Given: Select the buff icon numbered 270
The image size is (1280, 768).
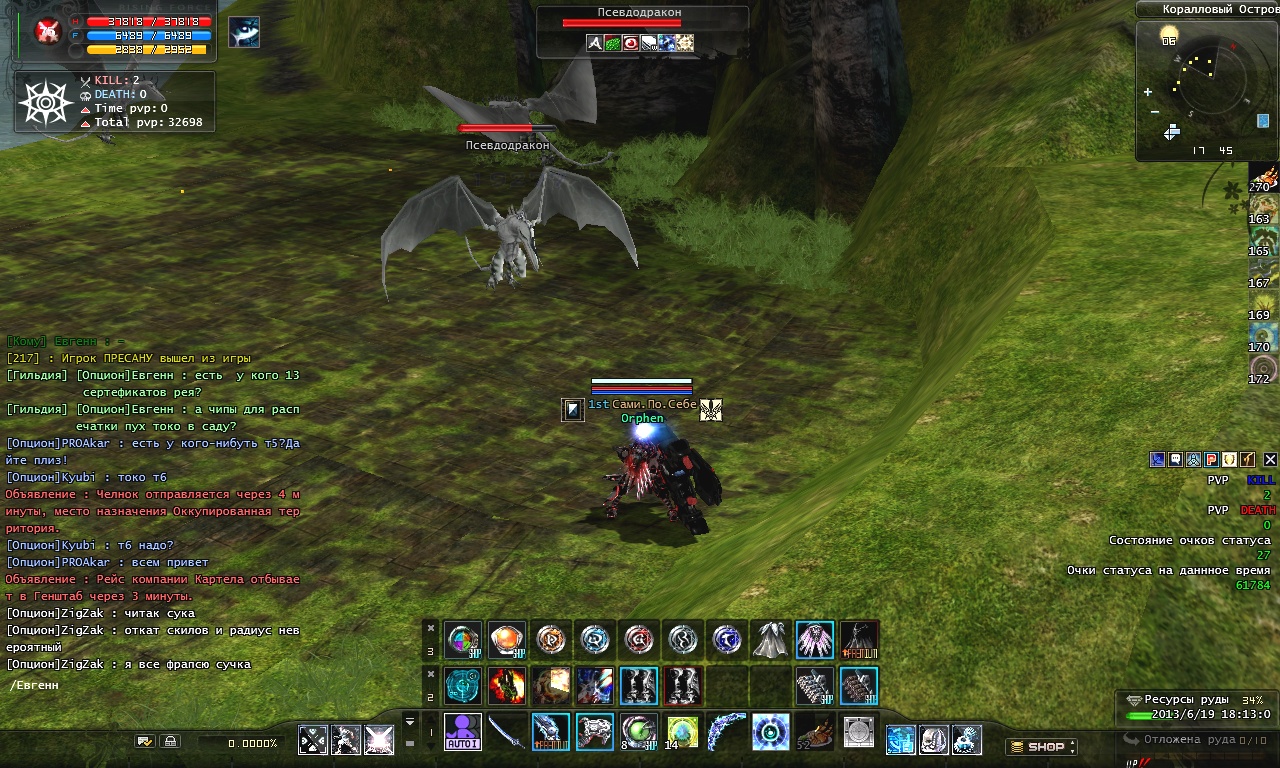Looking at the screenshot, I should point(1264,177).
